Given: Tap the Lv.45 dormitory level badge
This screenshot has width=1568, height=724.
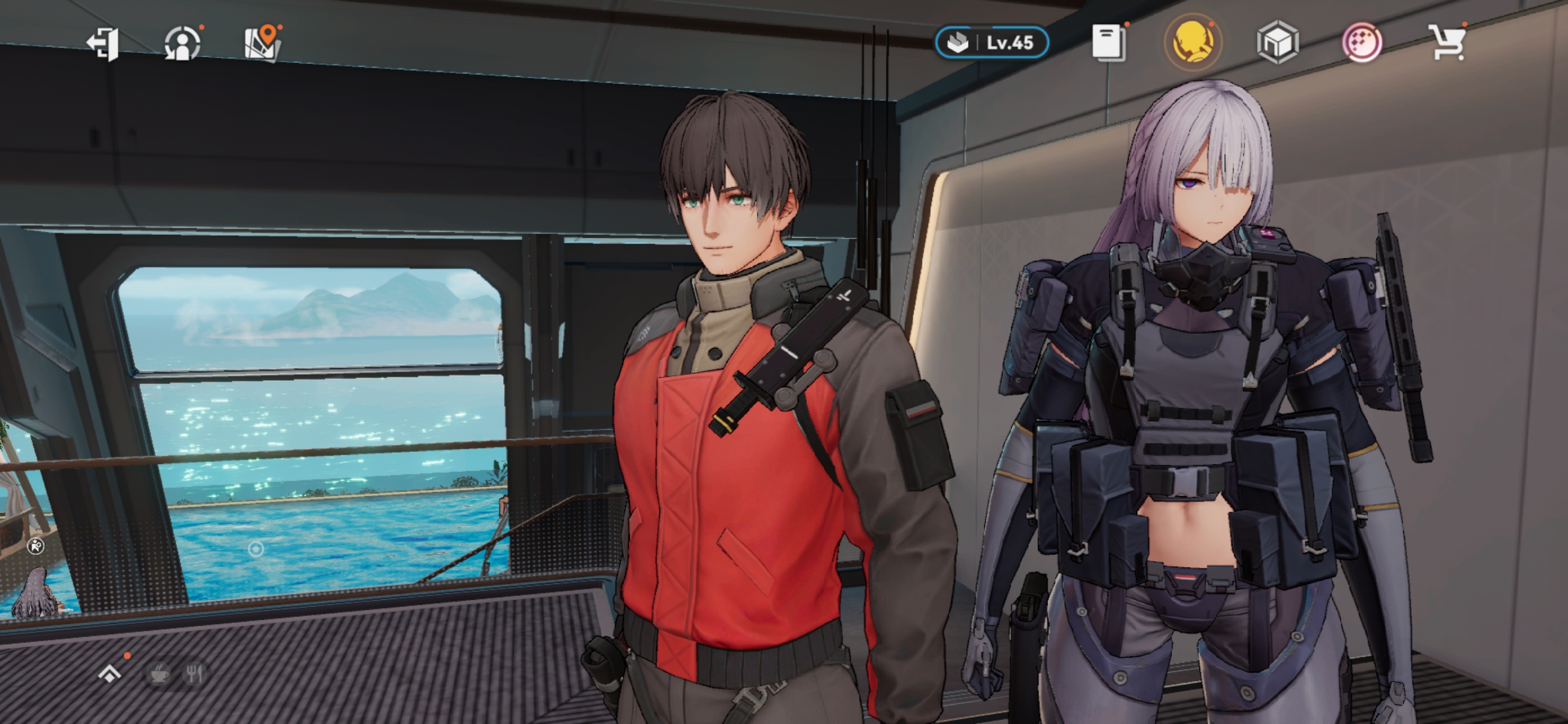Looking at the screenshot, I should [x=992, y=43].
